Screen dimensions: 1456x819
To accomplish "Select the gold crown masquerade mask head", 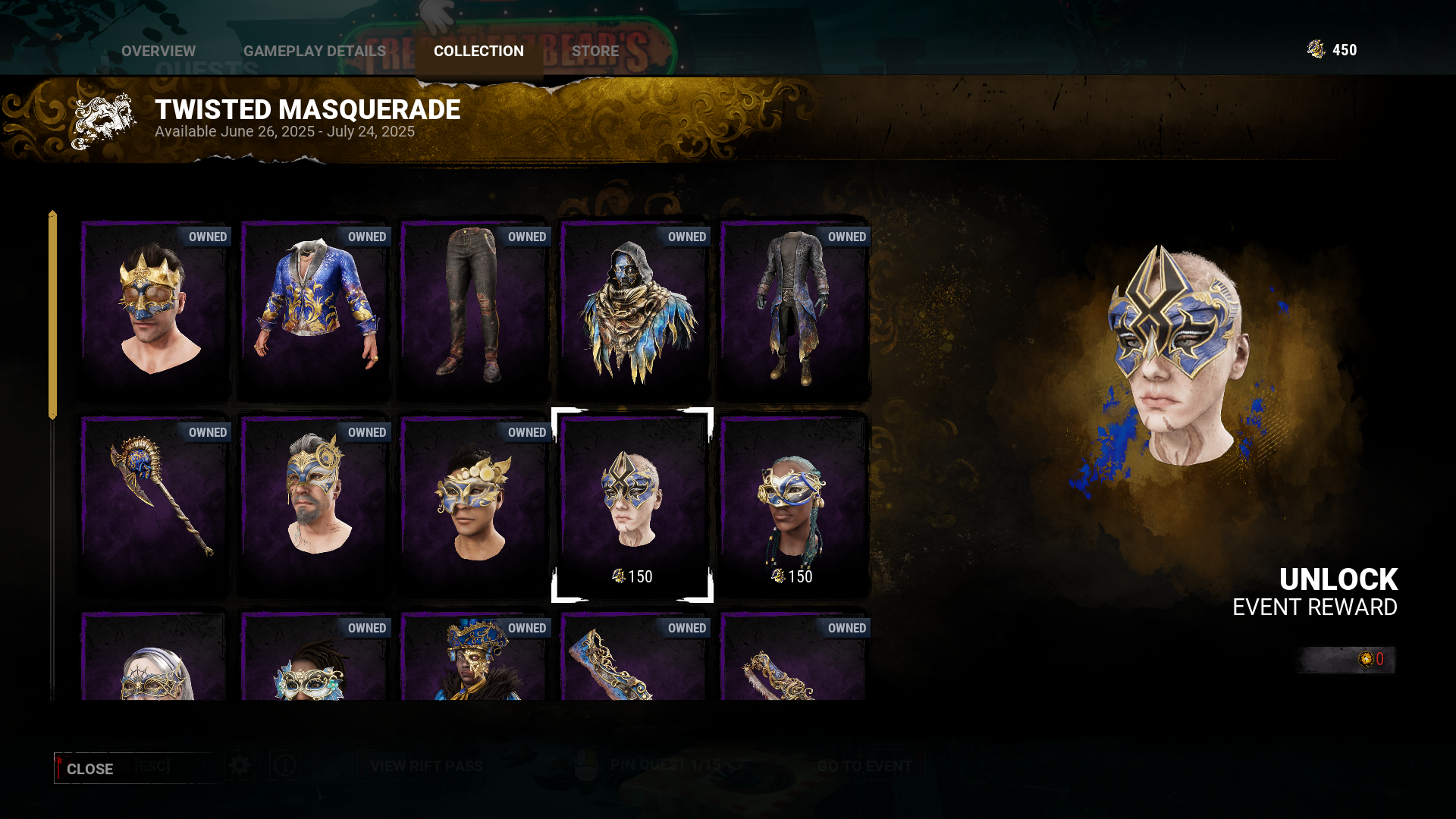I will coord(155,311).
